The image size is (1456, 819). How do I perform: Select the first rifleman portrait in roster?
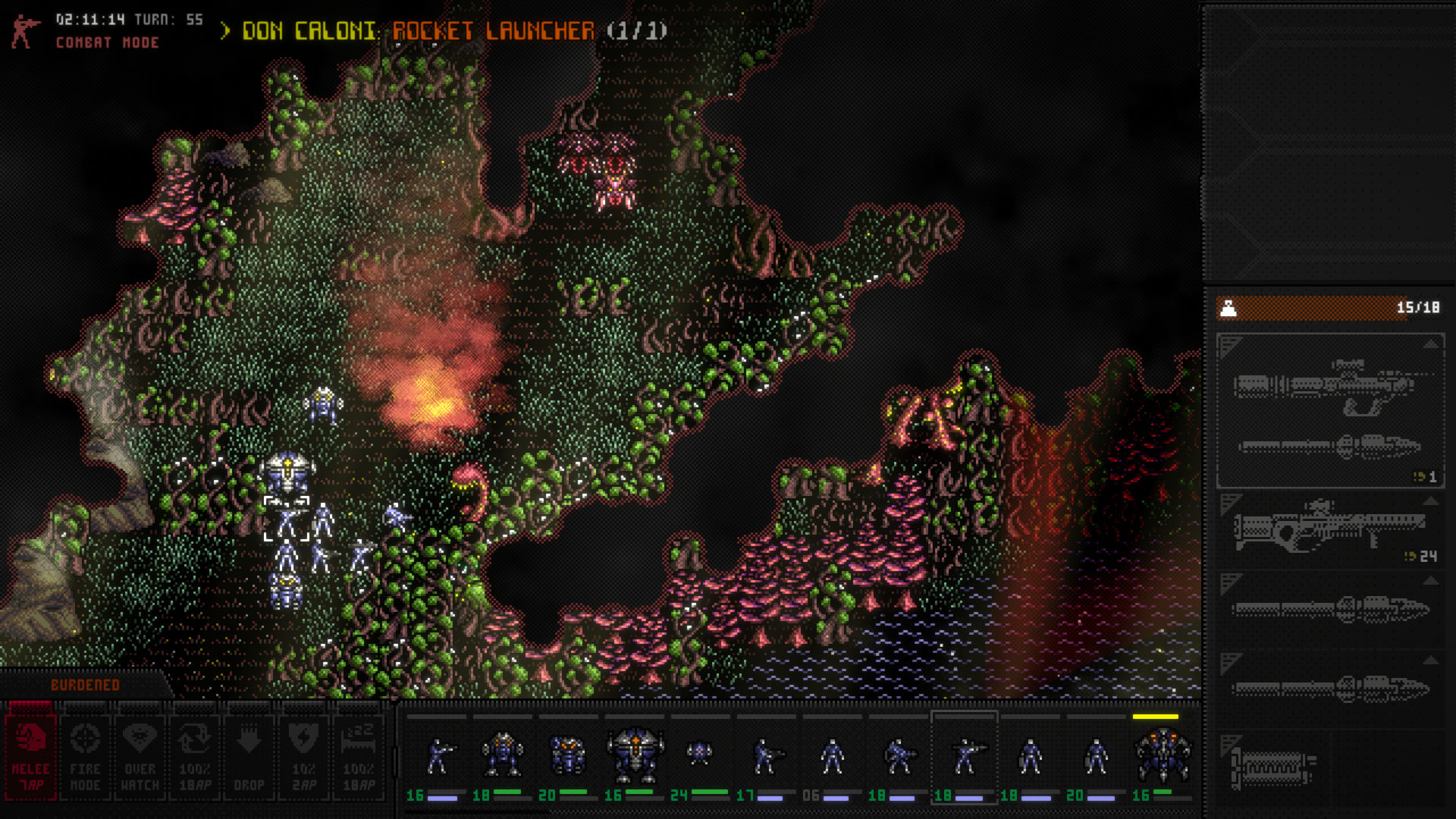(x=438, y=757)
